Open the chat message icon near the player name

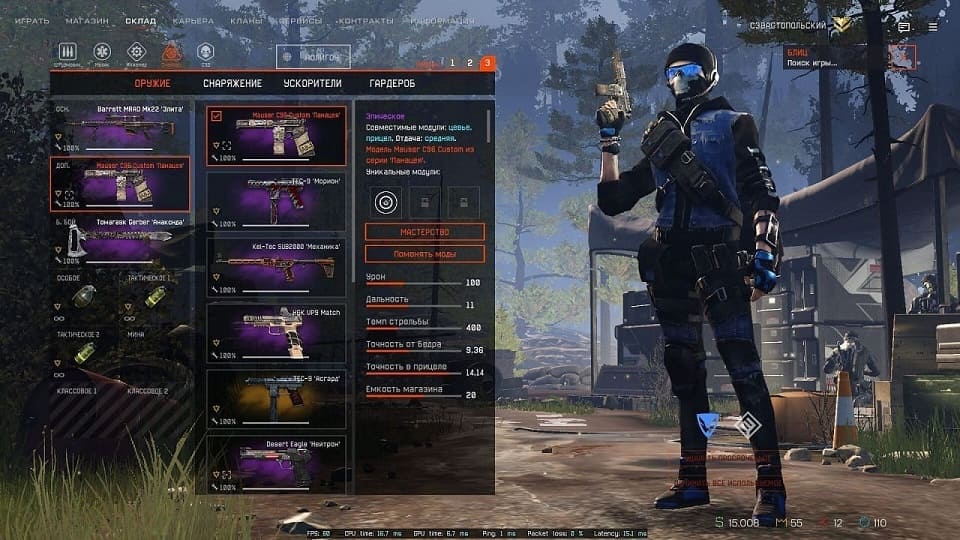904,27
